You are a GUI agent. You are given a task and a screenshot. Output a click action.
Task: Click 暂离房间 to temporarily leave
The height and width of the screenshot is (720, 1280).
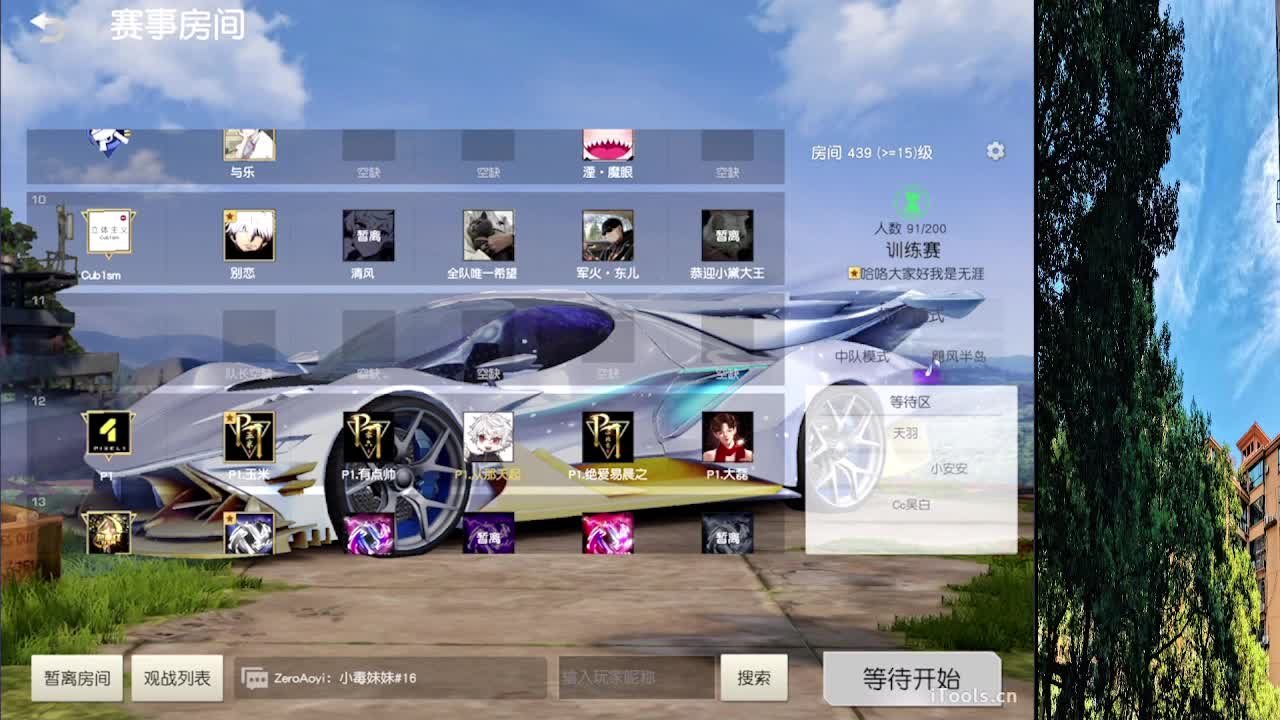(x=77, y=677)
